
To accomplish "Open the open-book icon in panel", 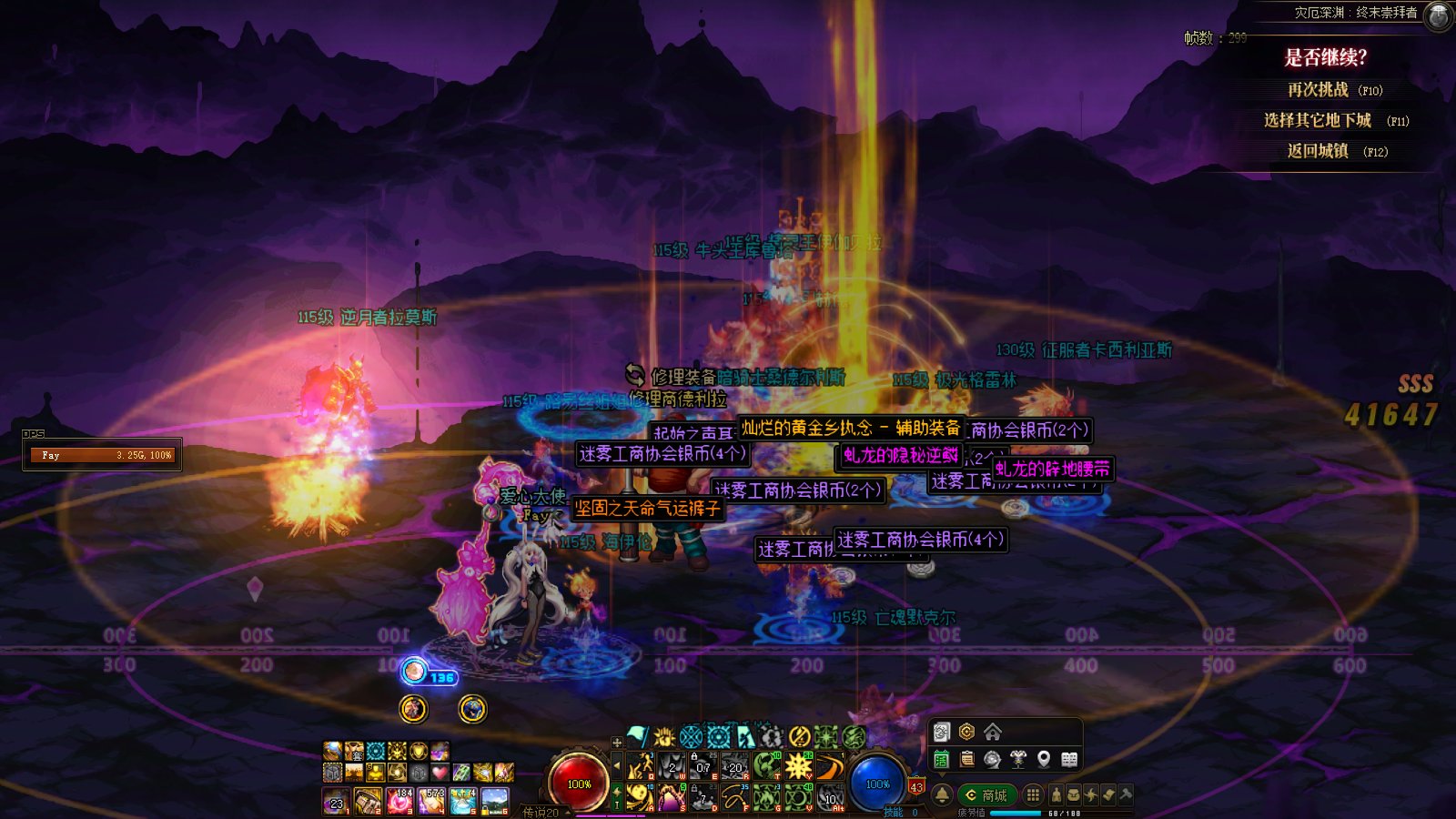I will [x=1069, y=759].
